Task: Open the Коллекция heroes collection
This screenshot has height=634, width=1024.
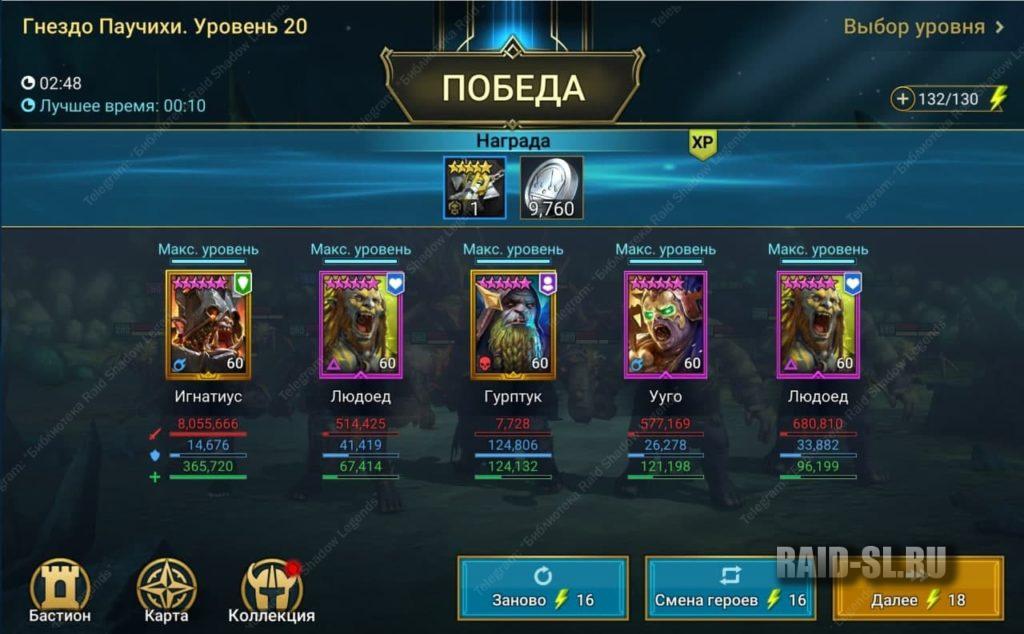Action: pyautogui.click(x=271, y=590)
